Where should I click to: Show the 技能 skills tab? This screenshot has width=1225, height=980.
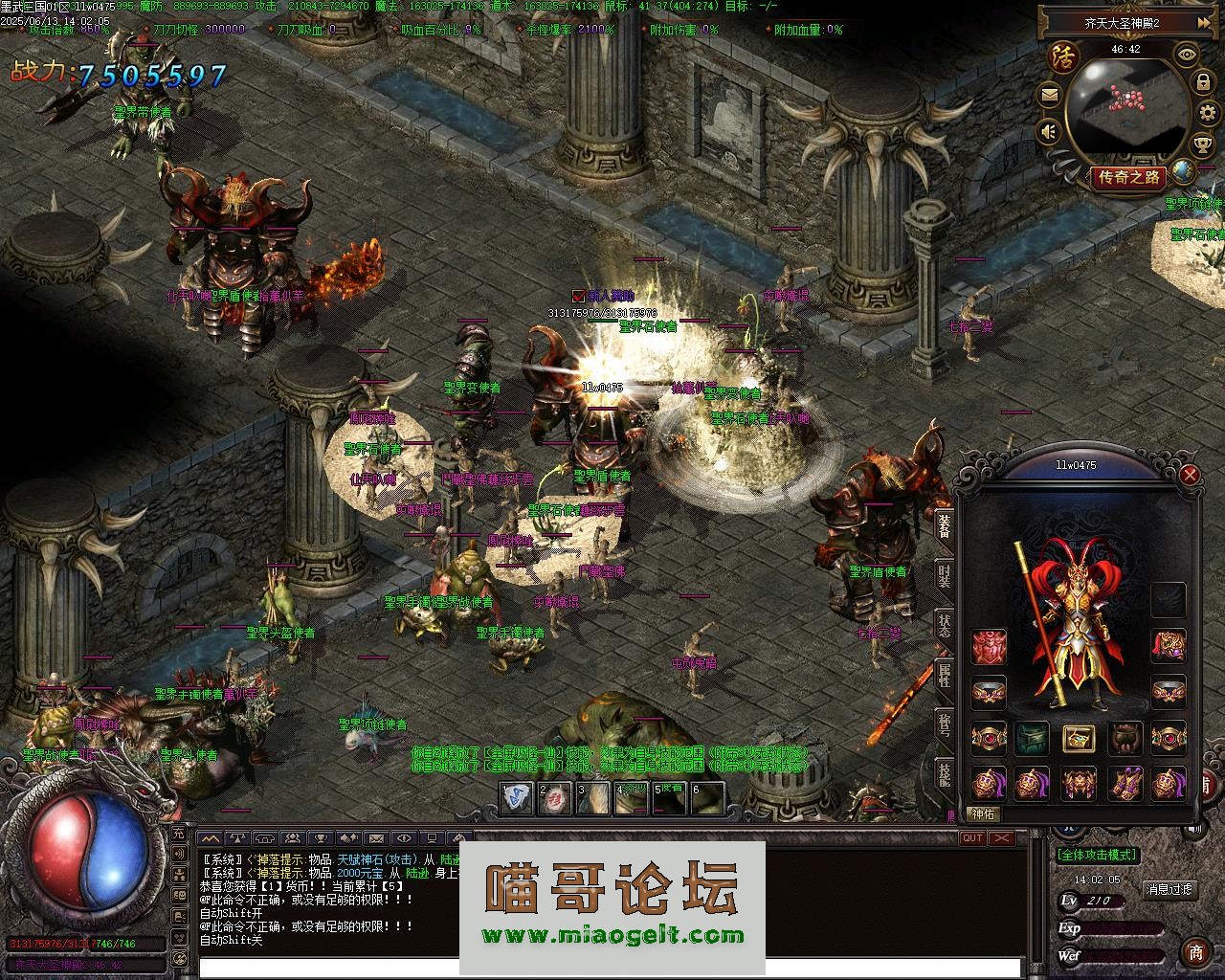click(944, 773)
